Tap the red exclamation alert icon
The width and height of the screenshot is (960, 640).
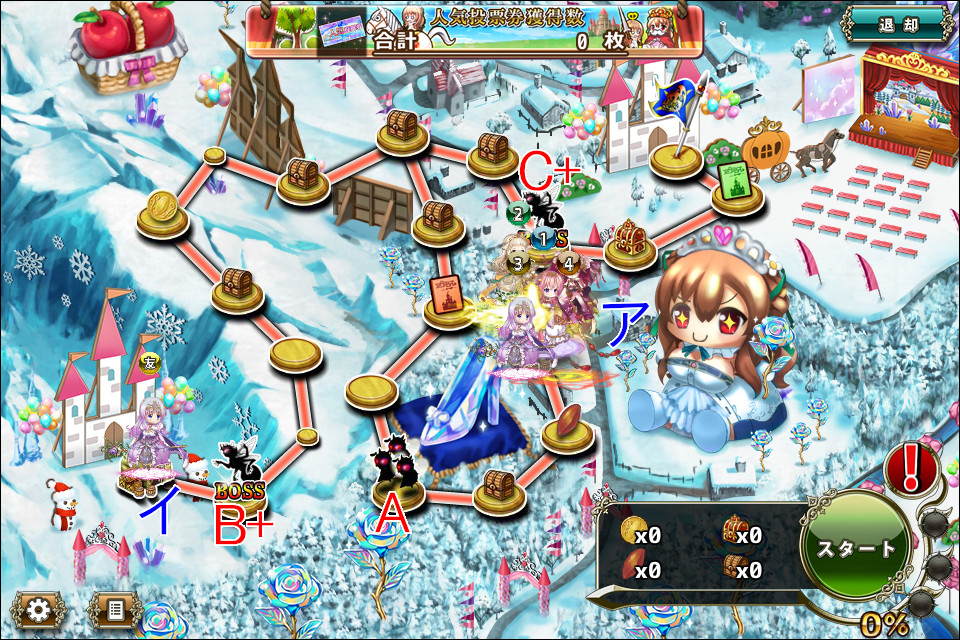[x=910, y=468]
